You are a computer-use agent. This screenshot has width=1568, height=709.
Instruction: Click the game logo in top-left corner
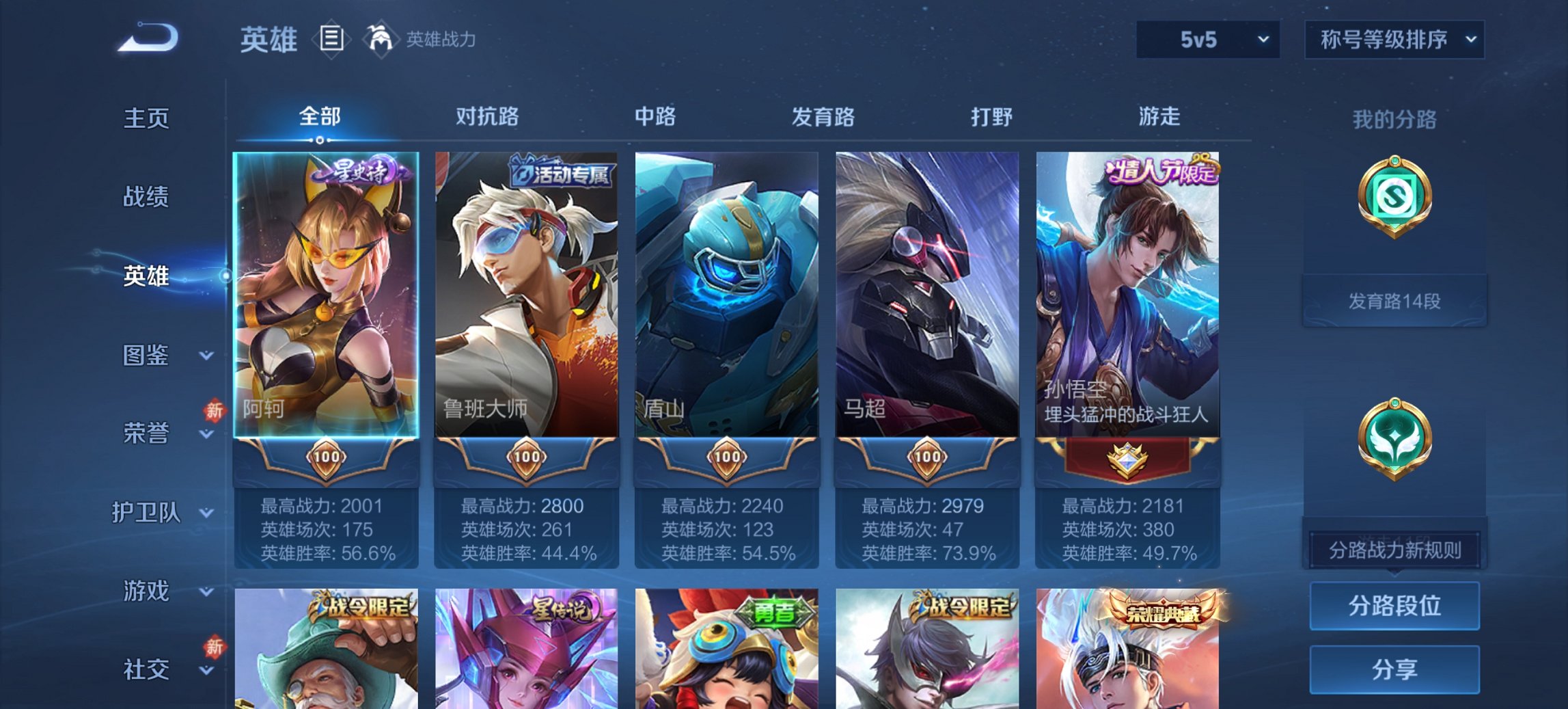coord(143,38)
